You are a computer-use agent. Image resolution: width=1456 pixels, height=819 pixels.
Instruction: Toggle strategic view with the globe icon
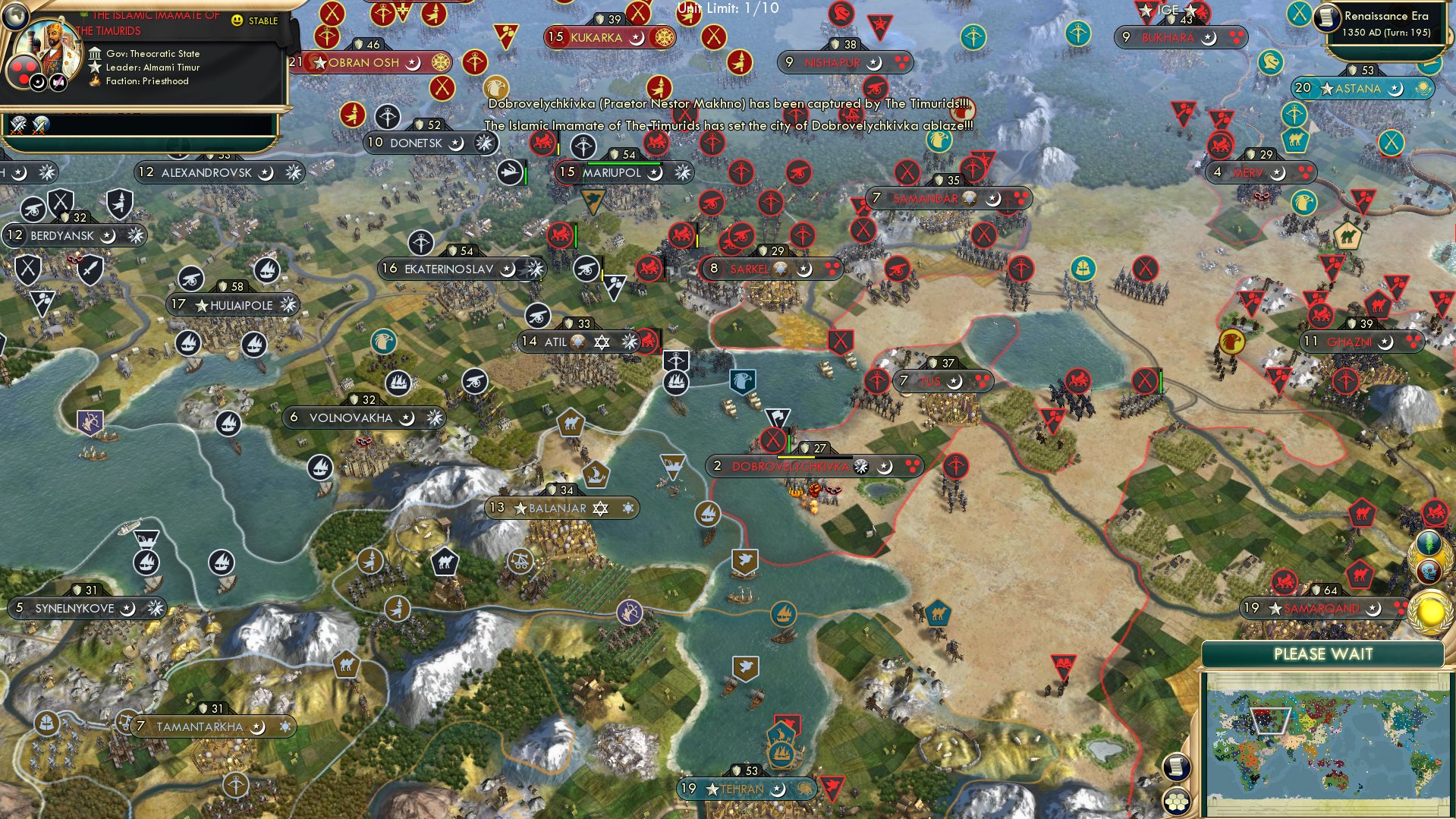[x=15, y=17]
